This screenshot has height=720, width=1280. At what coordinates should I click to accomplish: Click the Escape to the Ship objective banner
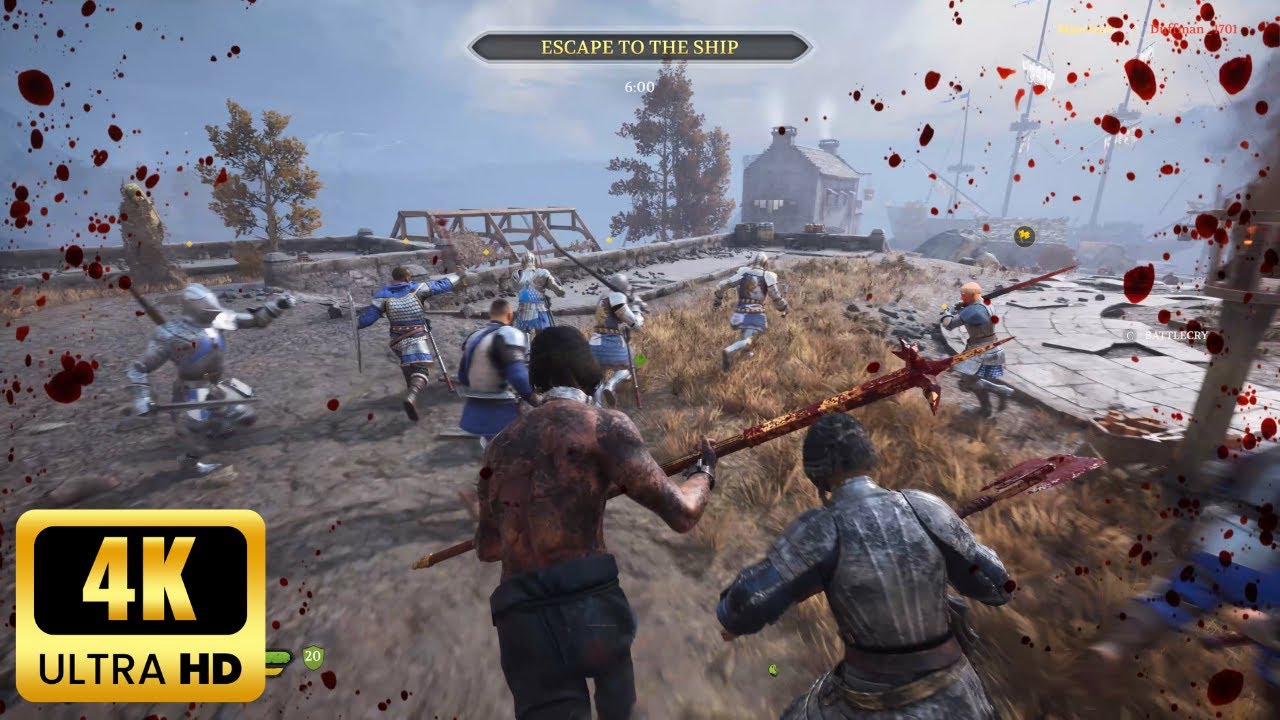[639, 47]
